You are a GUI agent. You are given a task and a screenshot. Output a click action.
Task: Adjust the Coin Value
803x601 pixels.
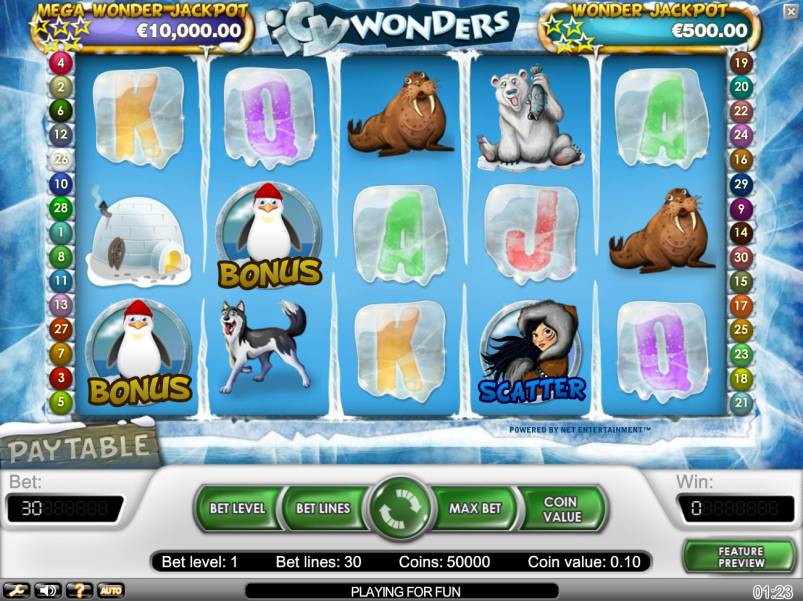562,509
